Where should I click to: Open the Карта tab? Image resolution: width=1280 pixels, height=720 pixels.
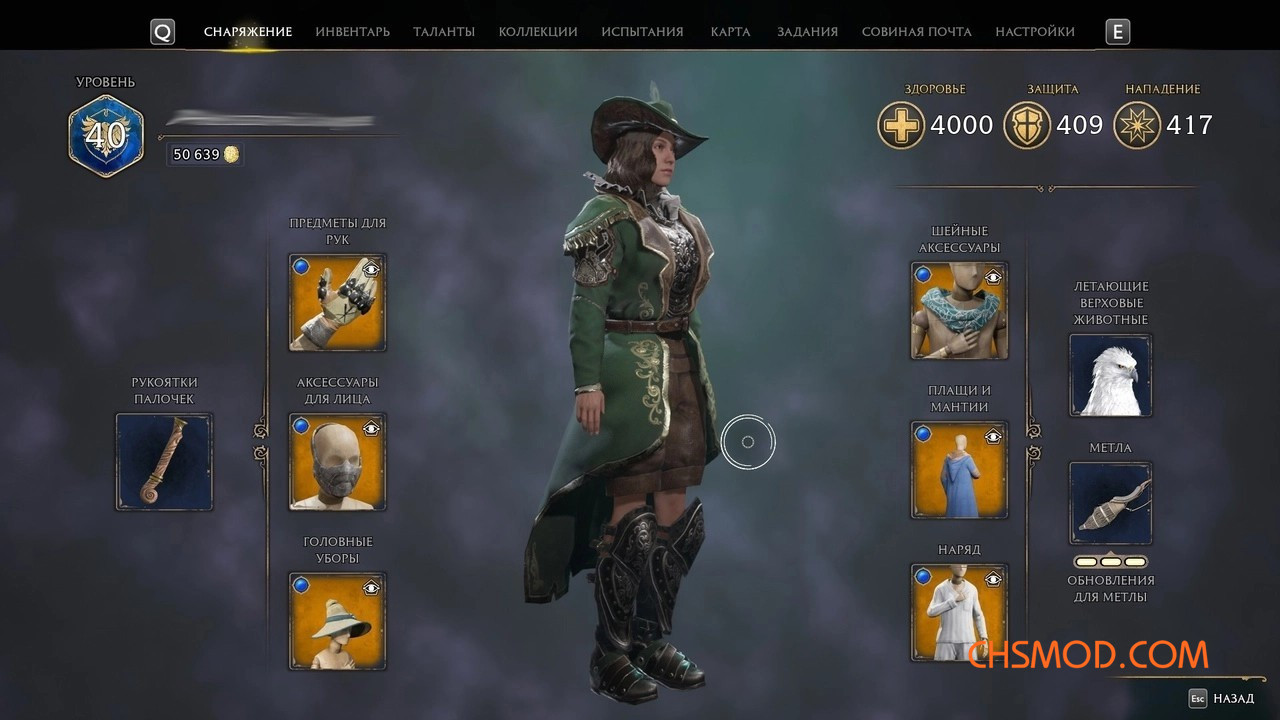(x=730, y=32)
